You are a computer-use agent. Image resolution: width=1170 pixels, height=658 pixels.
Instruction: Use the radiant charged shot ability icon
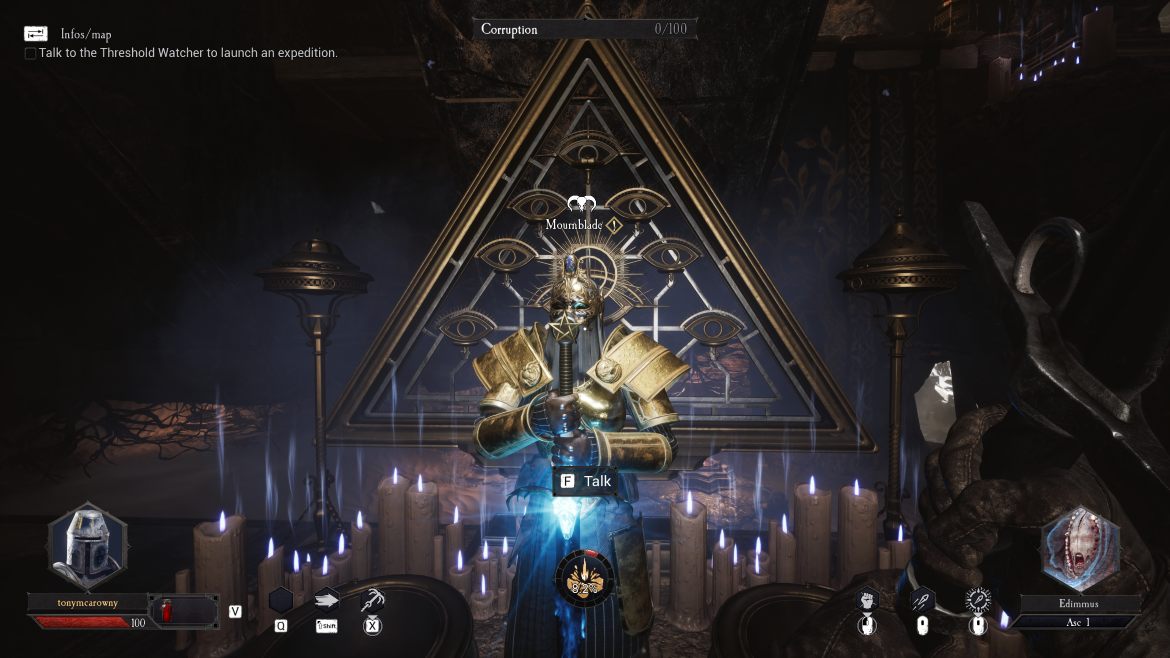coord(977,600)
